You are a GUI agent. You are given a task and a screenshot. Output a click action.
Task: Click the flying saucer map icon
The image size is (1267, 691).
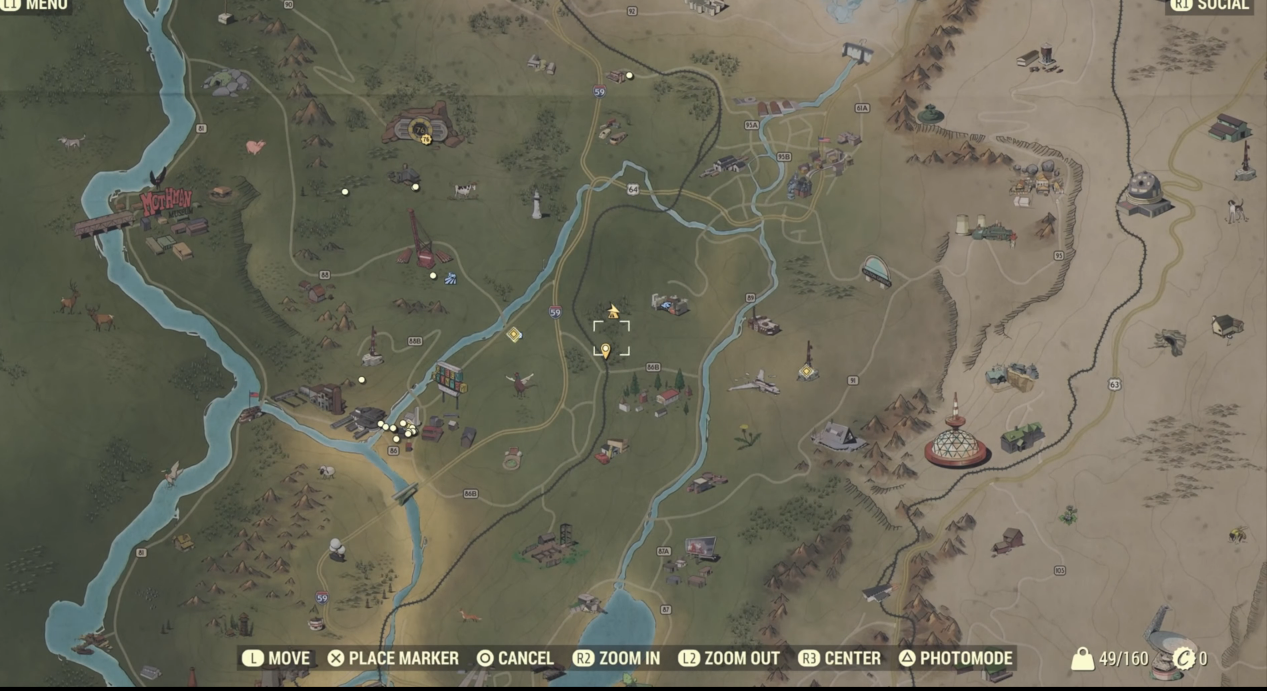click(x=876, y=270)
